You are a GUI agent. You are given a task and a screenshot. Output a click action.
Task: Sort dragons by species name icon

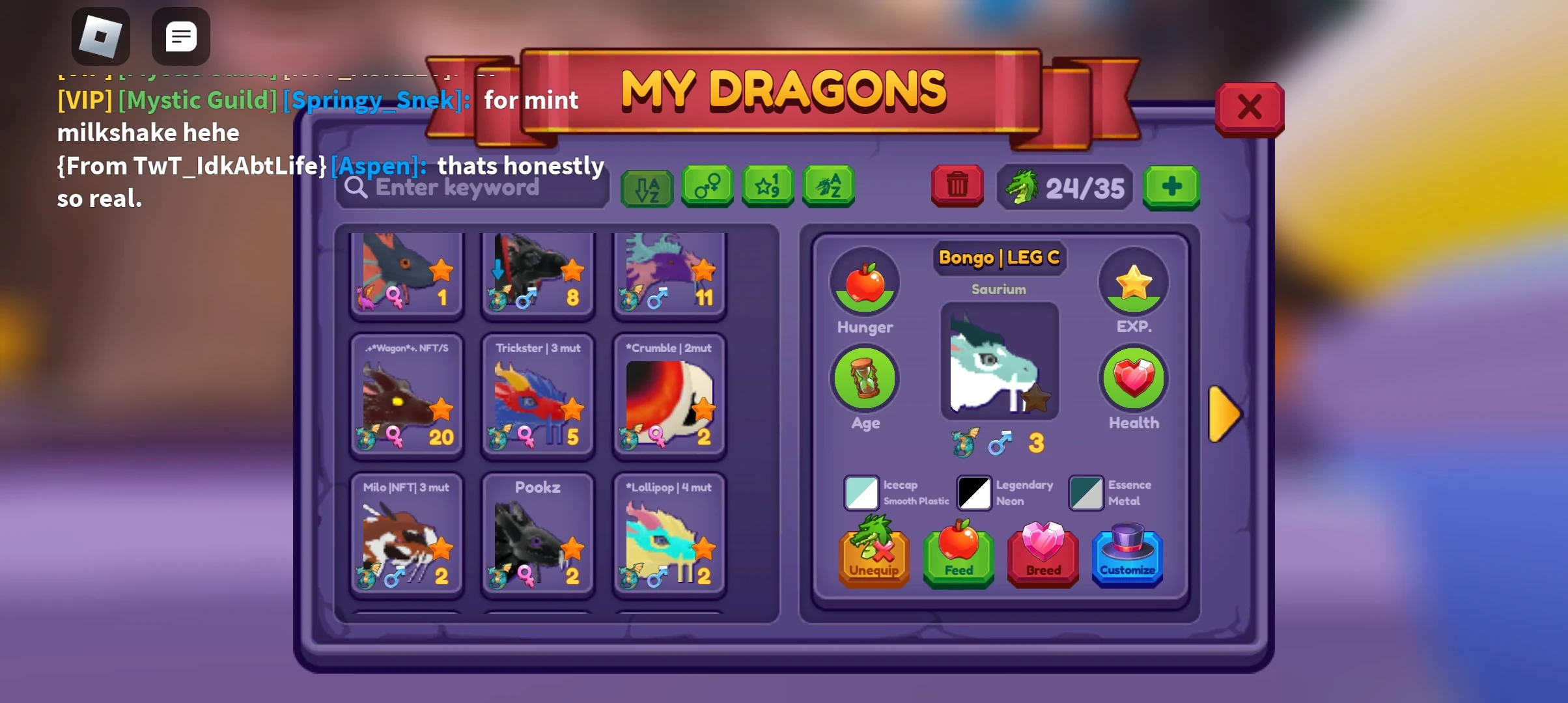coord(828,187)
